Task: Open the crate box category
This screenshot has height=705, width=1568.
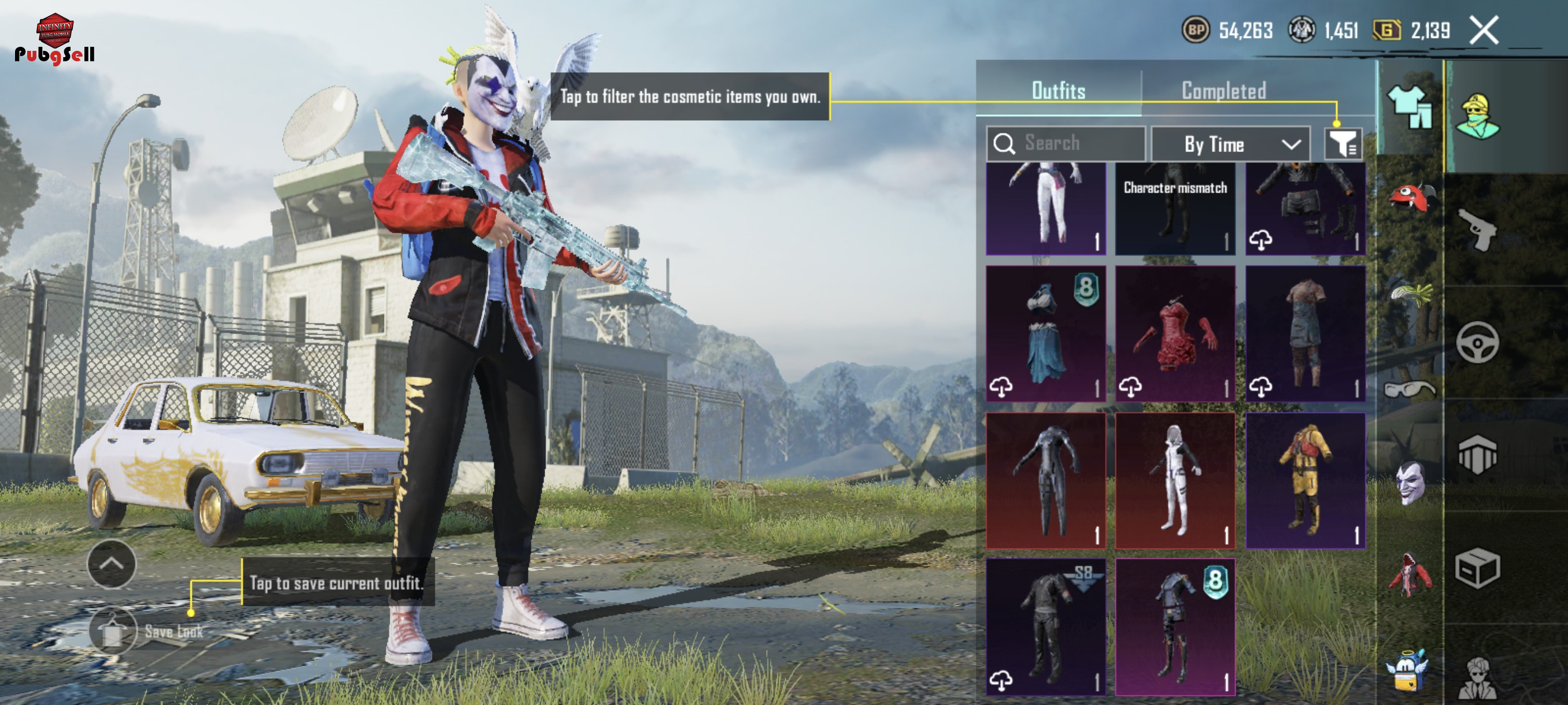Action: tap(1477, 568)
